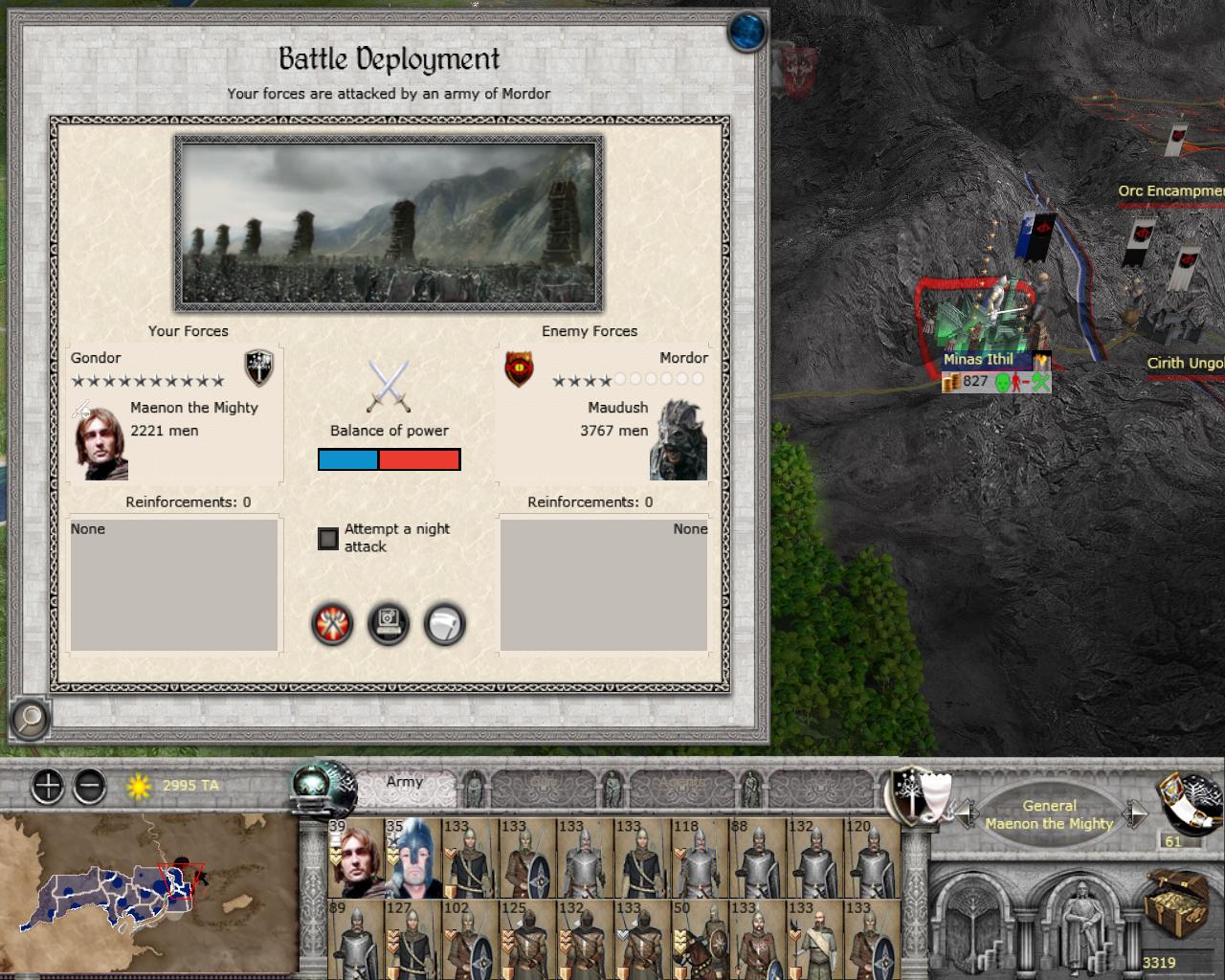Click Maudush's portrait in Enemy Forces

click(679, 443)
